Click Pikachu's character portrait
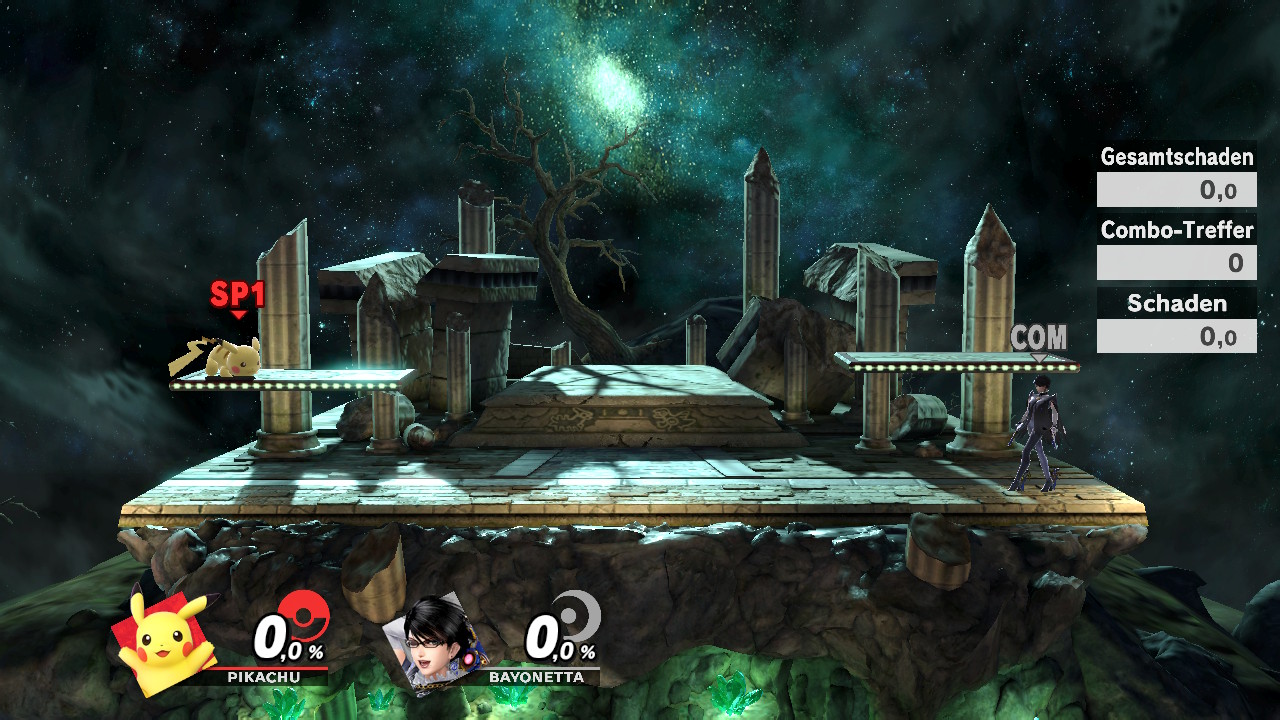1280x720 pixels. coord(165,640)
